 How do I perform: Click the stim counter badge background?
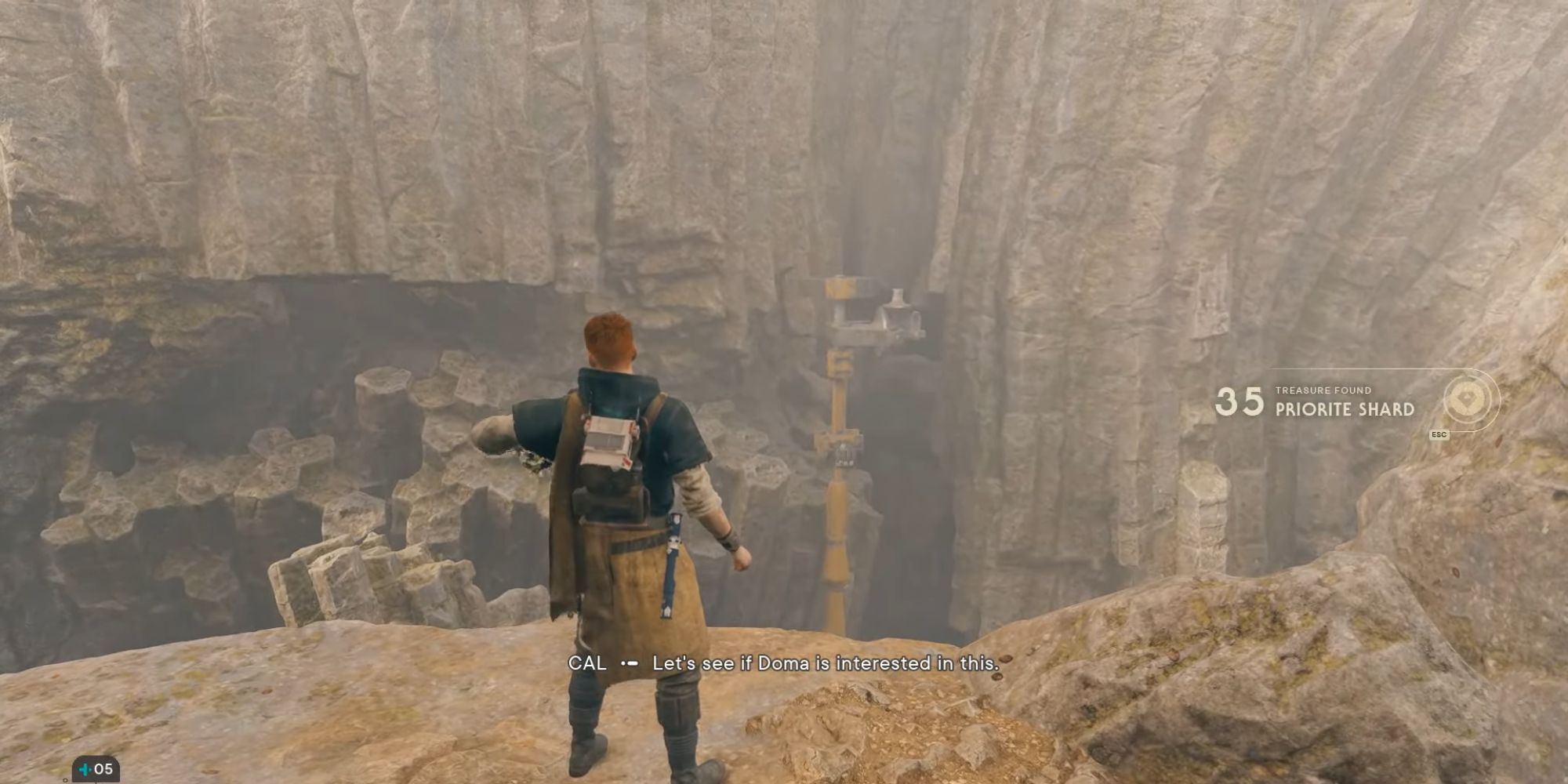coord(96,770)
